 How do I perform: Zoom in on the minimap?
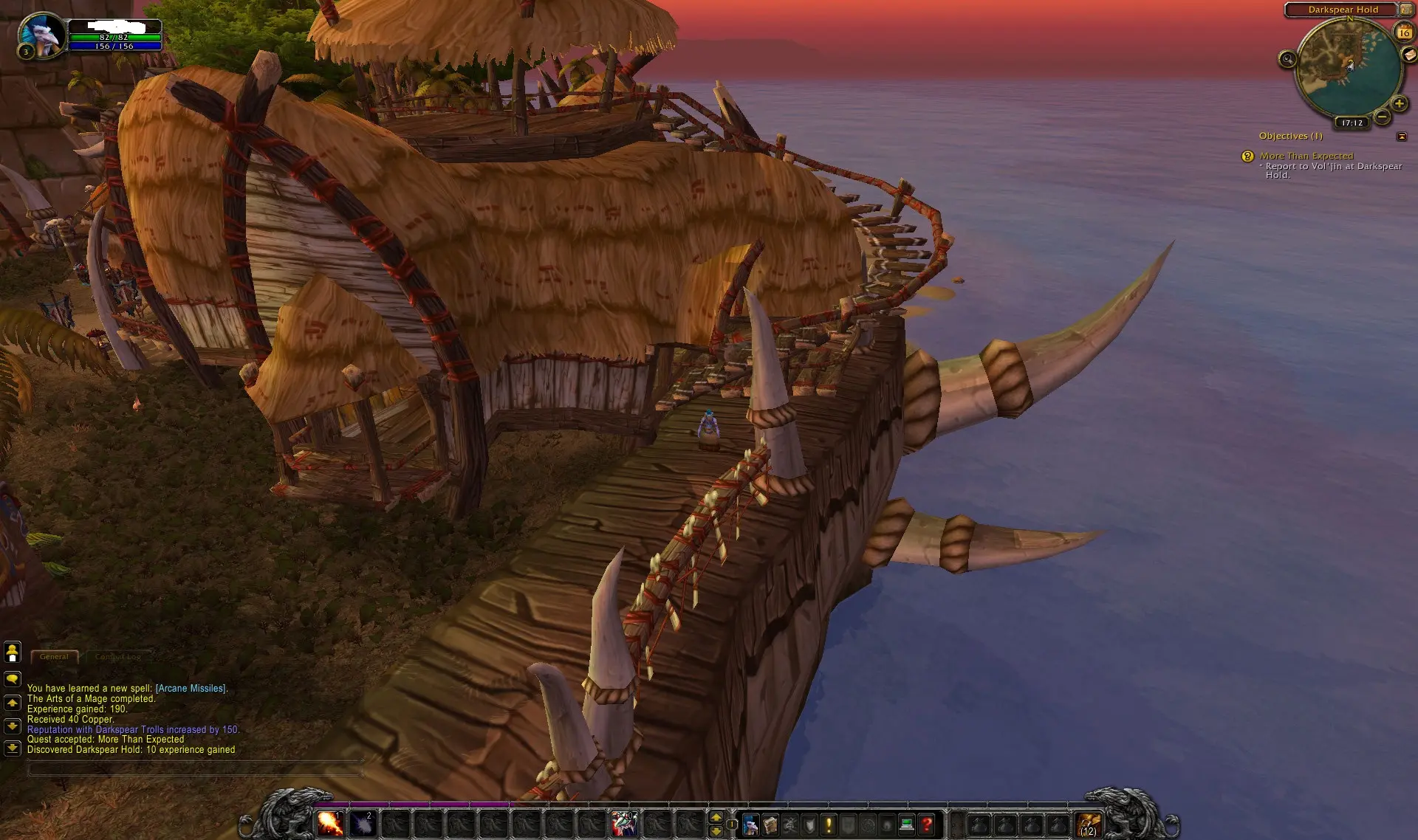1399,103
